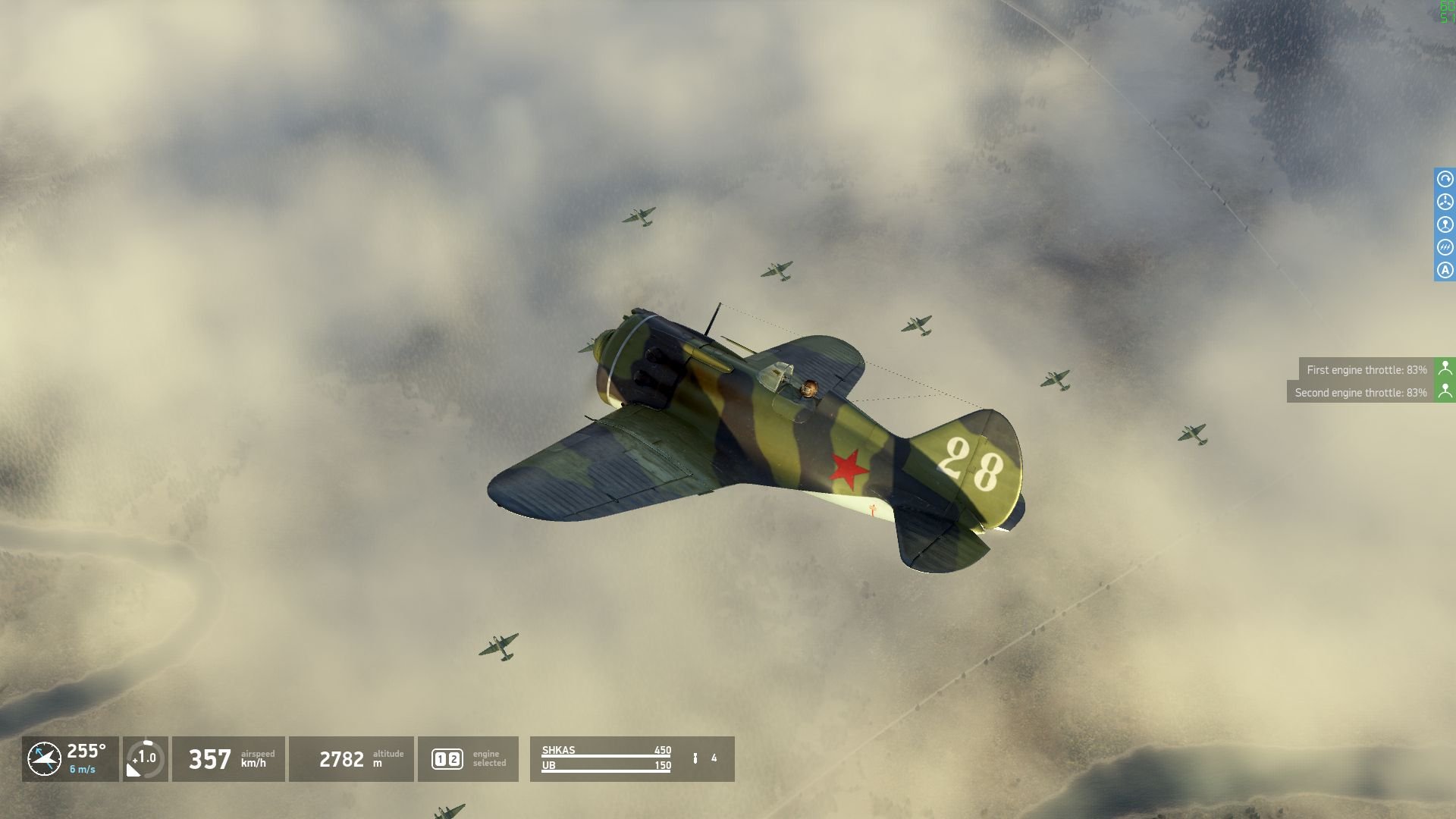Toggle the three-slash icon in blue panel

pos(1445,247)
